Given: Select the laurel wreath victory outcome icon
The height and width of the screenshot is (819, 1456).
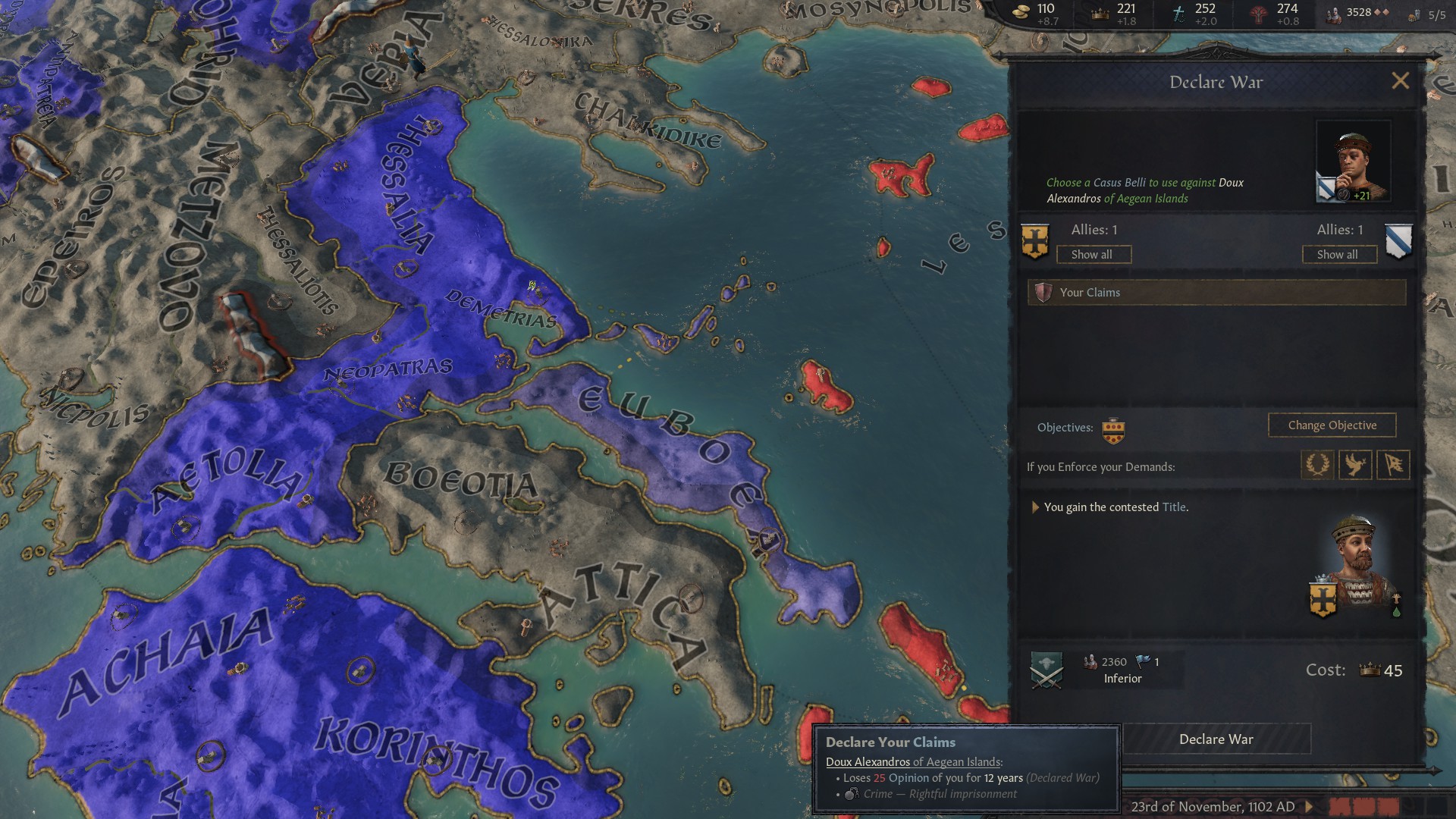Looking at the screenshot, I should coord(1317,465).
